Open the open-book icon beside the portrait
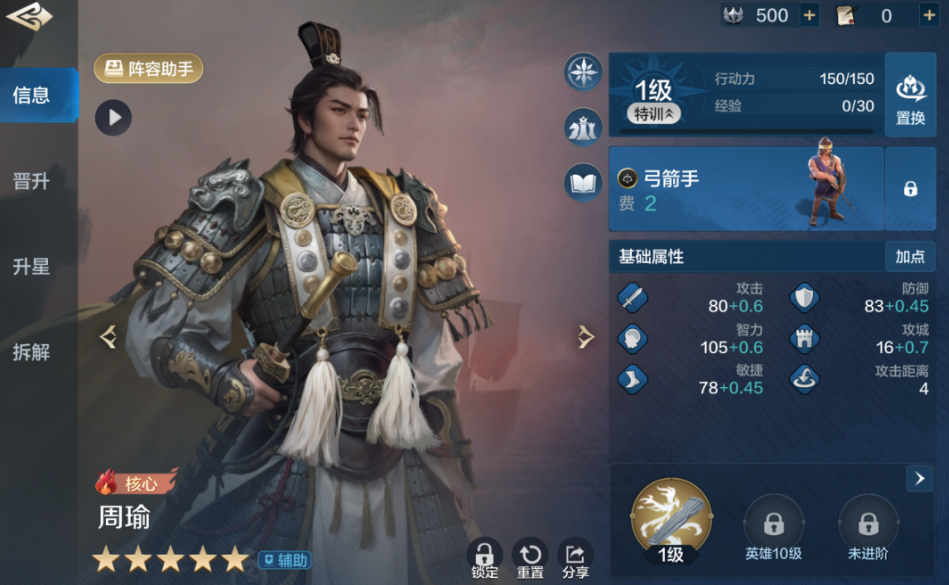The height and width of the screenshot is (585, 949). click(583, 183)
